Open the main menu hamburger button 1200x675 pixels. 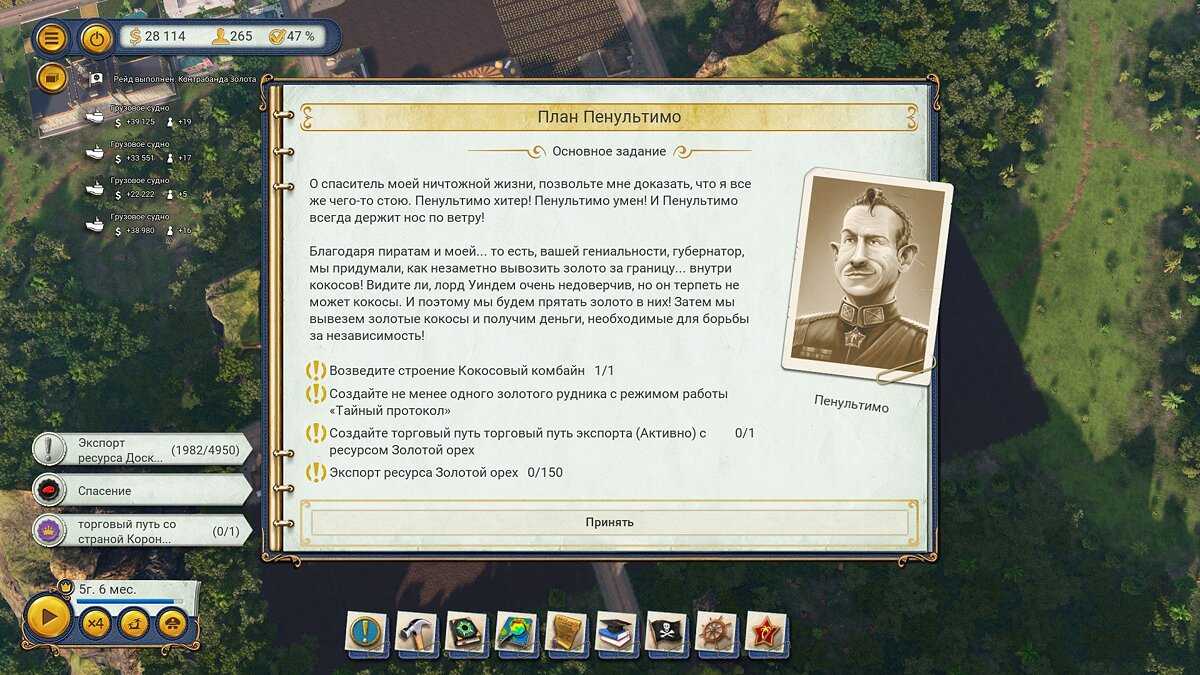coord(52,39)
